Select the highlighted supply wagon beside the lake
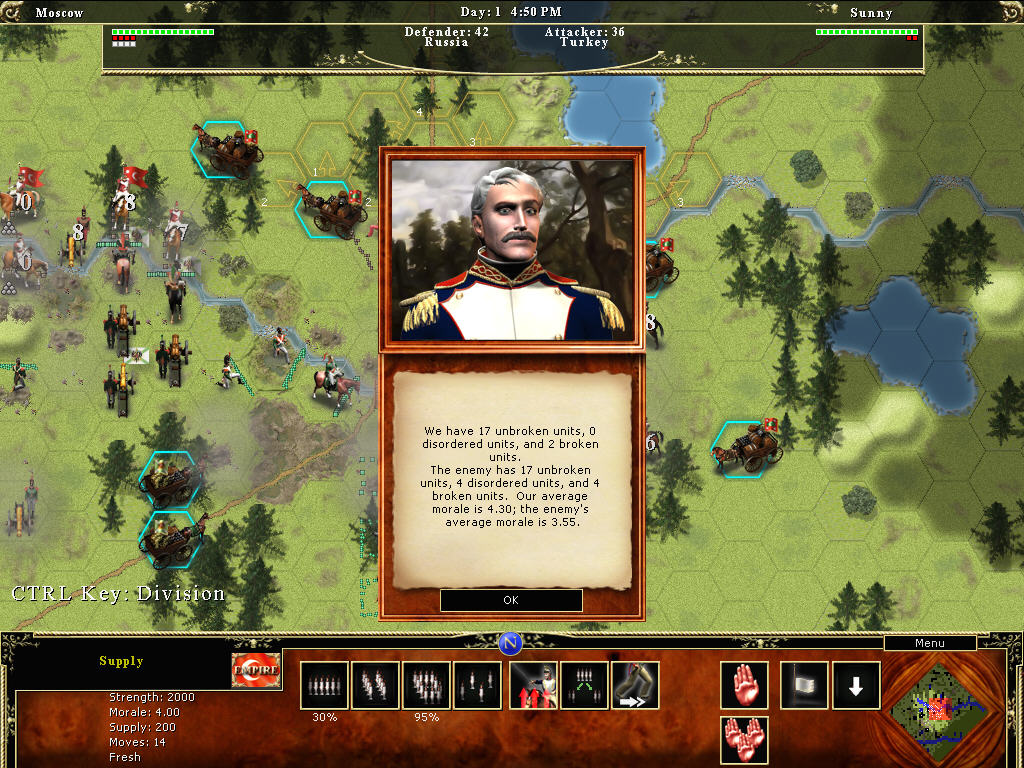The image size is (1024, 768). (x=748, y=448)
